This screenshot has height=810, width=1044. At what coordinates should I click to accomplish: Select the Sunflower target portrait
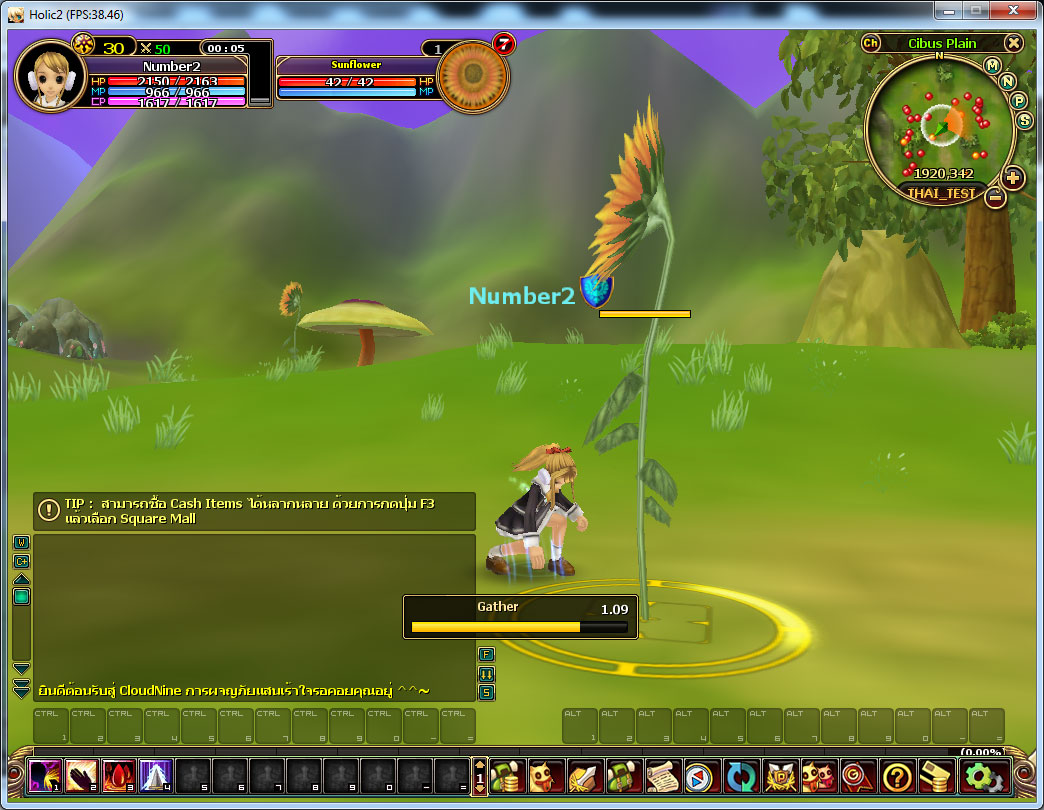point(473,77)
